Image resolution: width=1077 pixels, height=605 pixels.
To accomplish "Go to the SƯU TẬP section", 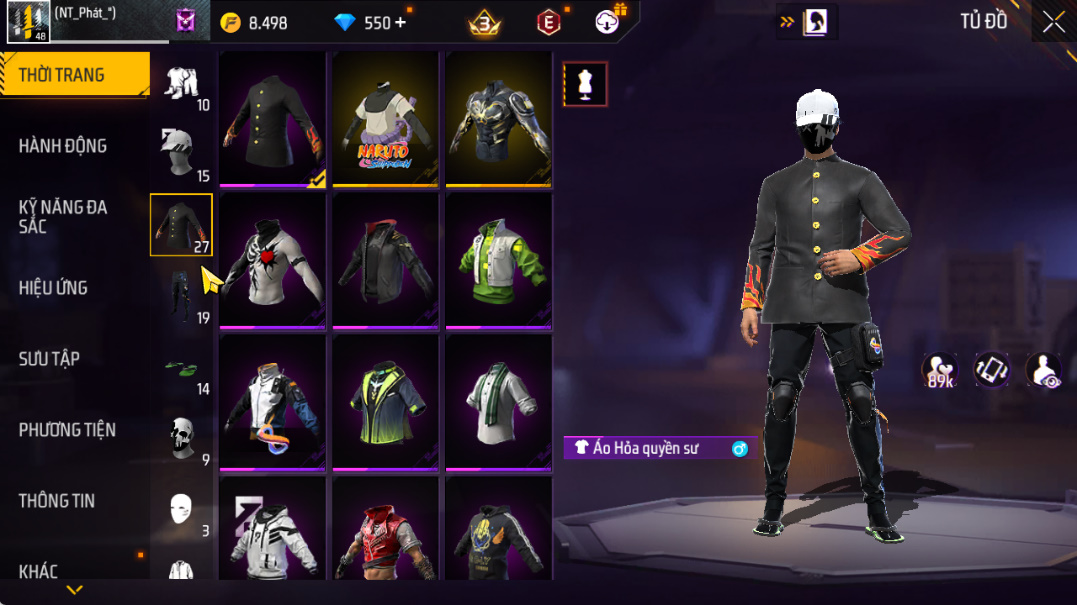I will (49, 359).
